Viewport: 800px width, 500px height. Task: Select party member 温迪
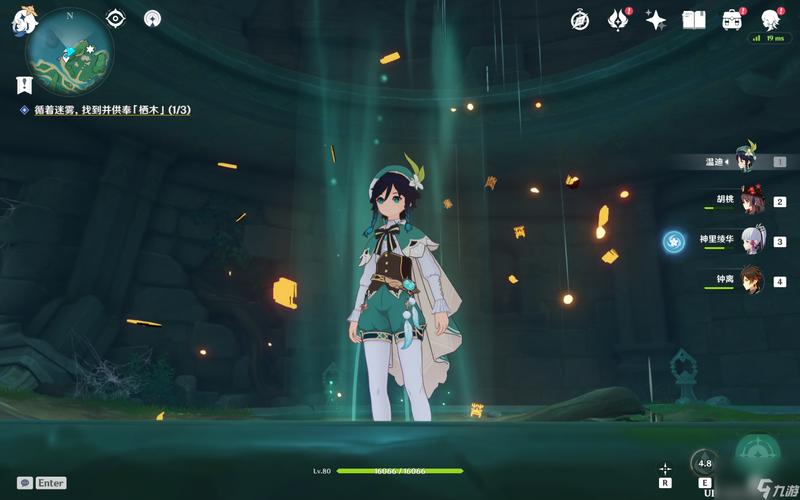click(745, 160)
